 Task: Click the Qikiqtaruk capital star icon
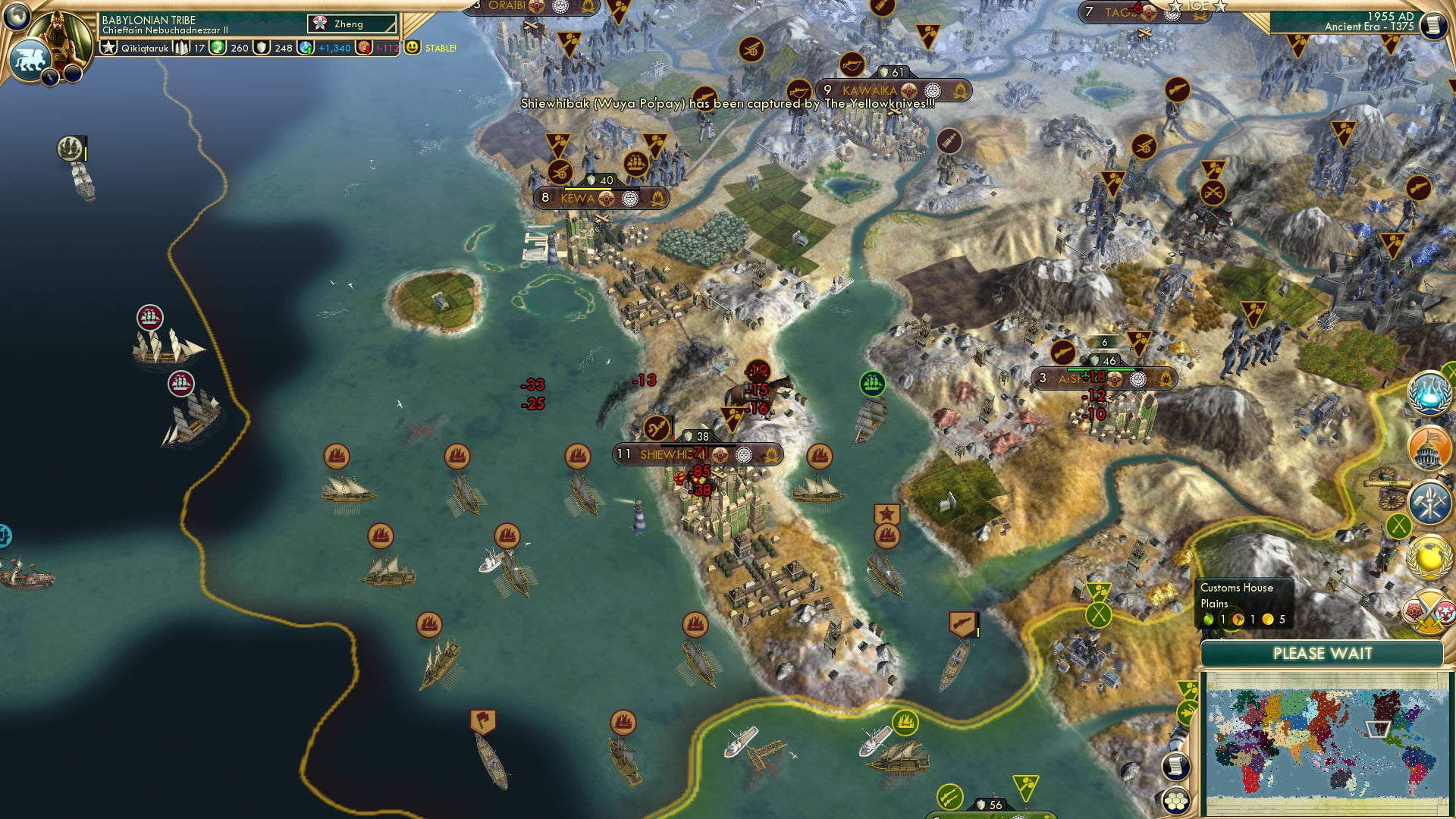click(x=109, y=48)
